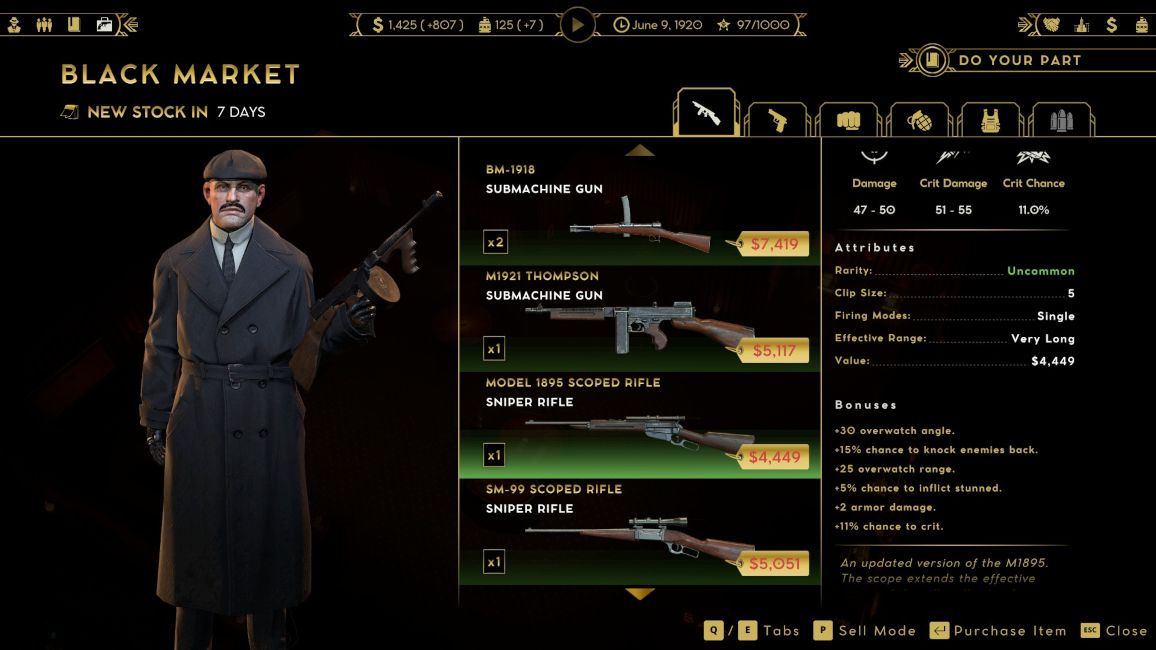The width and height of the screenshot is (1156, 650).
Task: Click the down arrow below the weapon list
Action: pos(639,593)
